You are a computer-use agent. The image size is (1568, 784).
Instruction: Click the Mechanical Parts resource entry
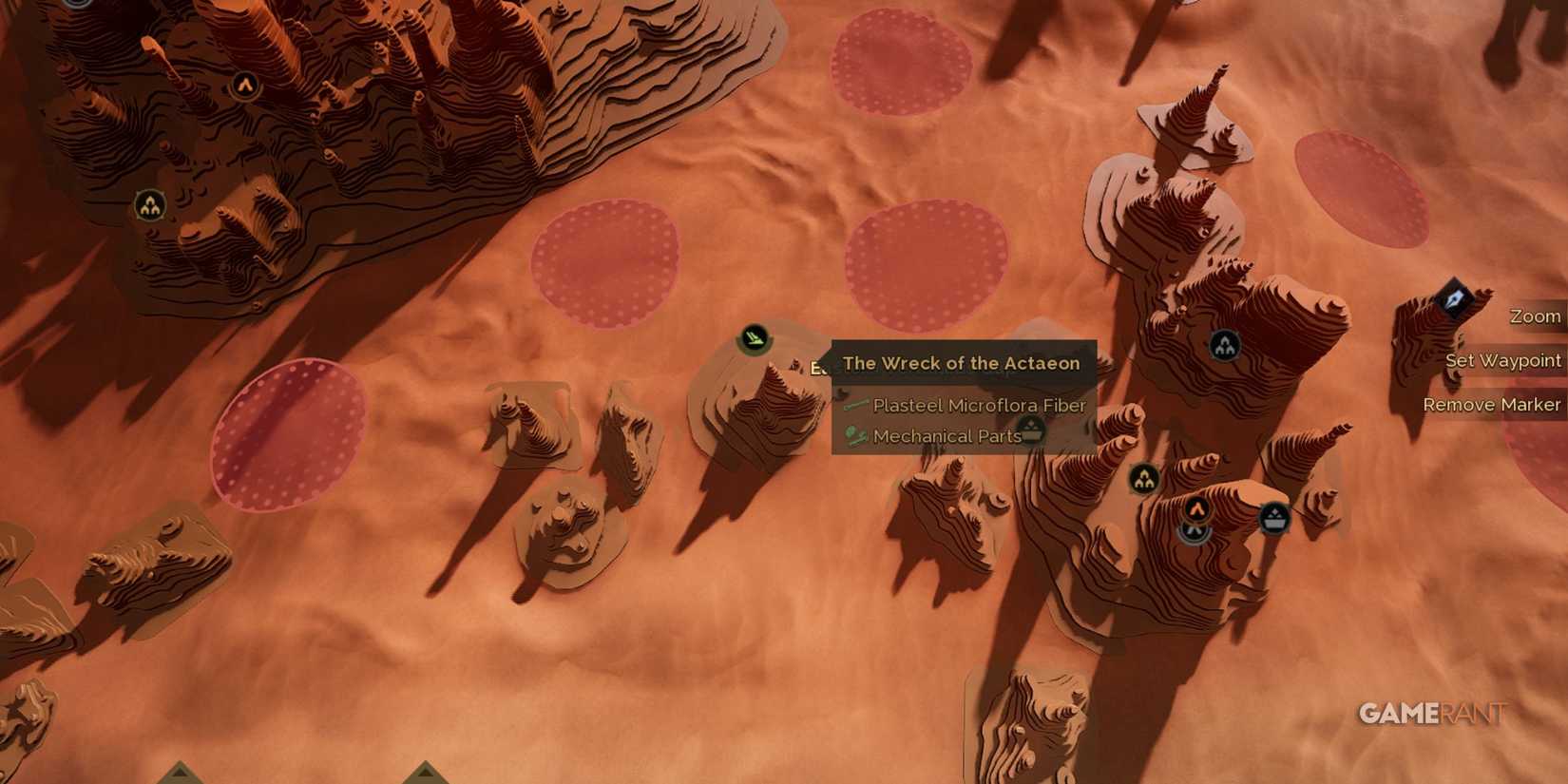click(950, 435)
